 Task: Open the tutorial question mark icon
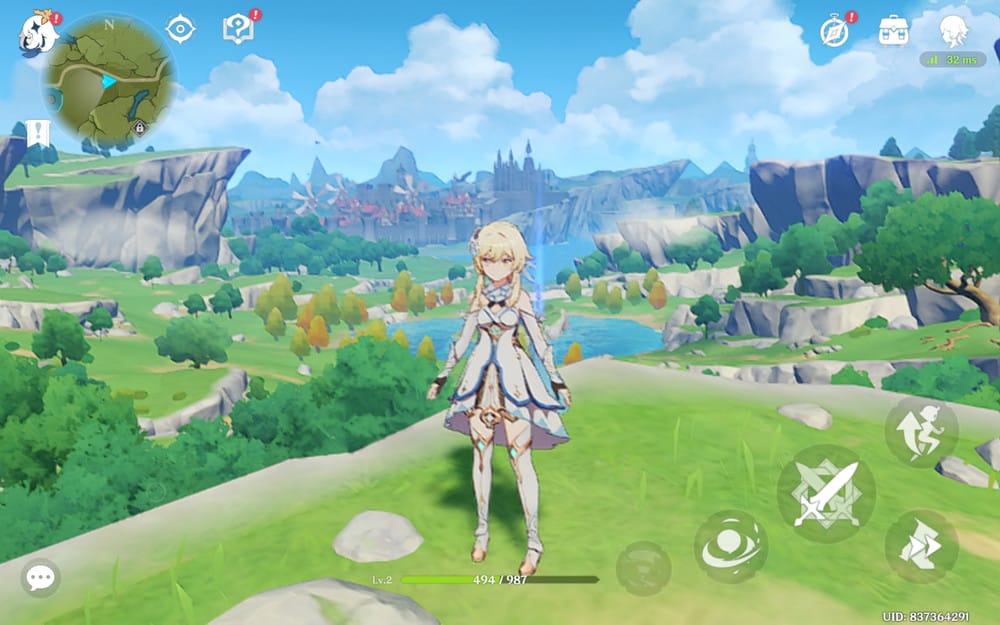point(238,29)
